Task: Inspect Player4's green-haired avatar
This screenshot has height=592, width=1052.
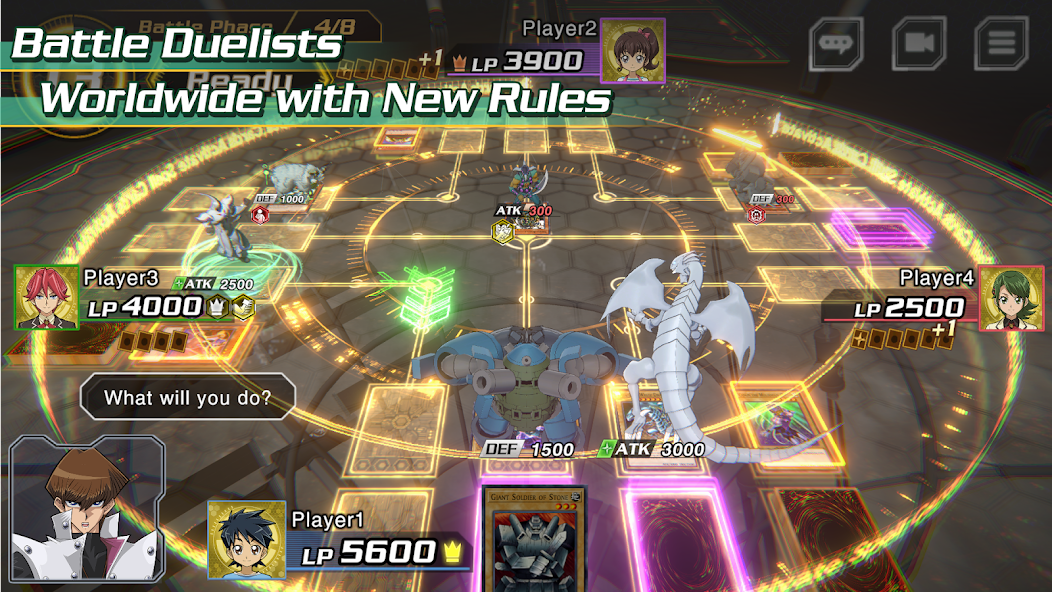Action: pos(1010,298)
